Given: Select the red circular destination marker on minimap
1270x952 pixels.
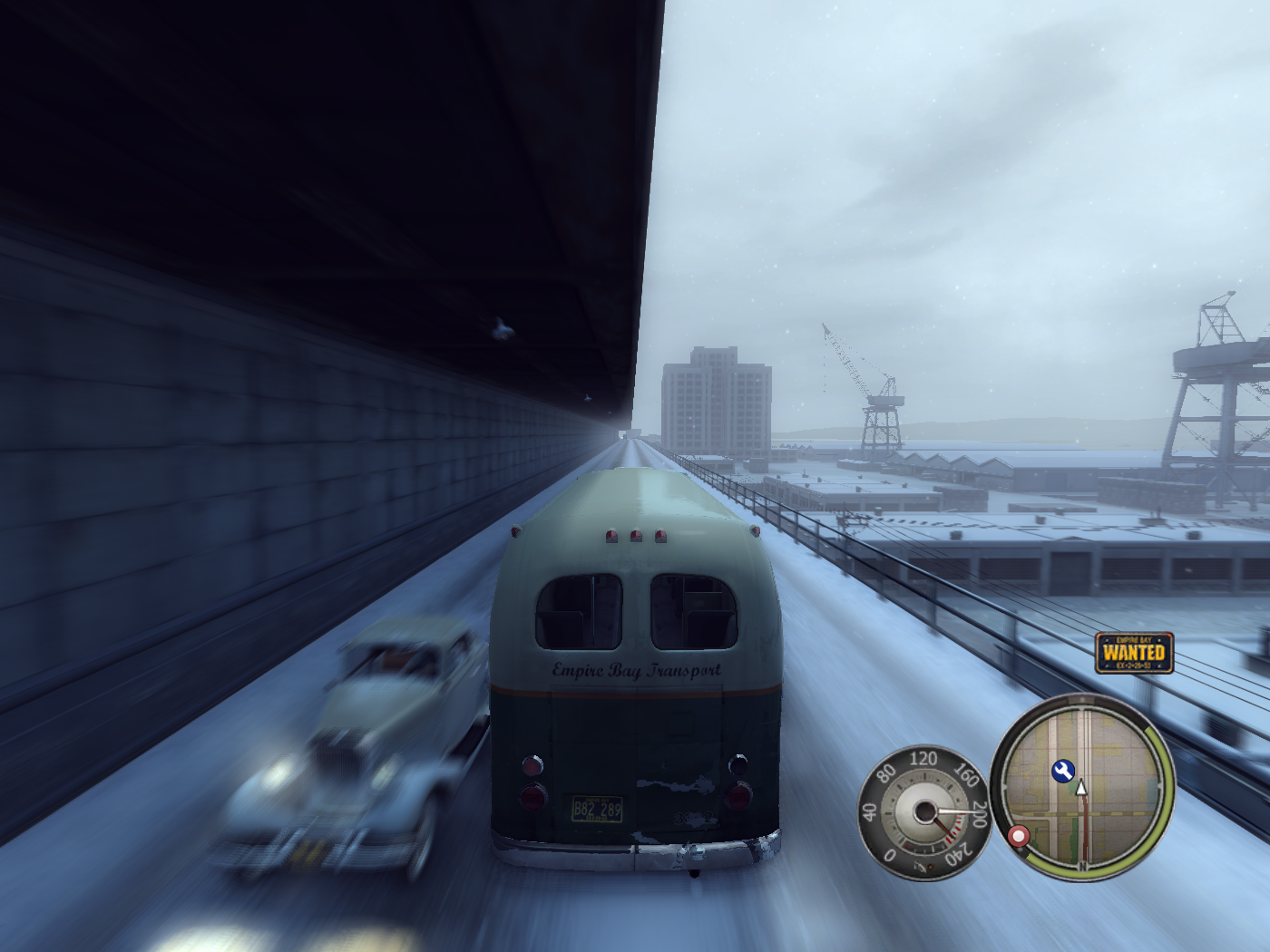Looking at the screenshot, I should (1020, 834).
